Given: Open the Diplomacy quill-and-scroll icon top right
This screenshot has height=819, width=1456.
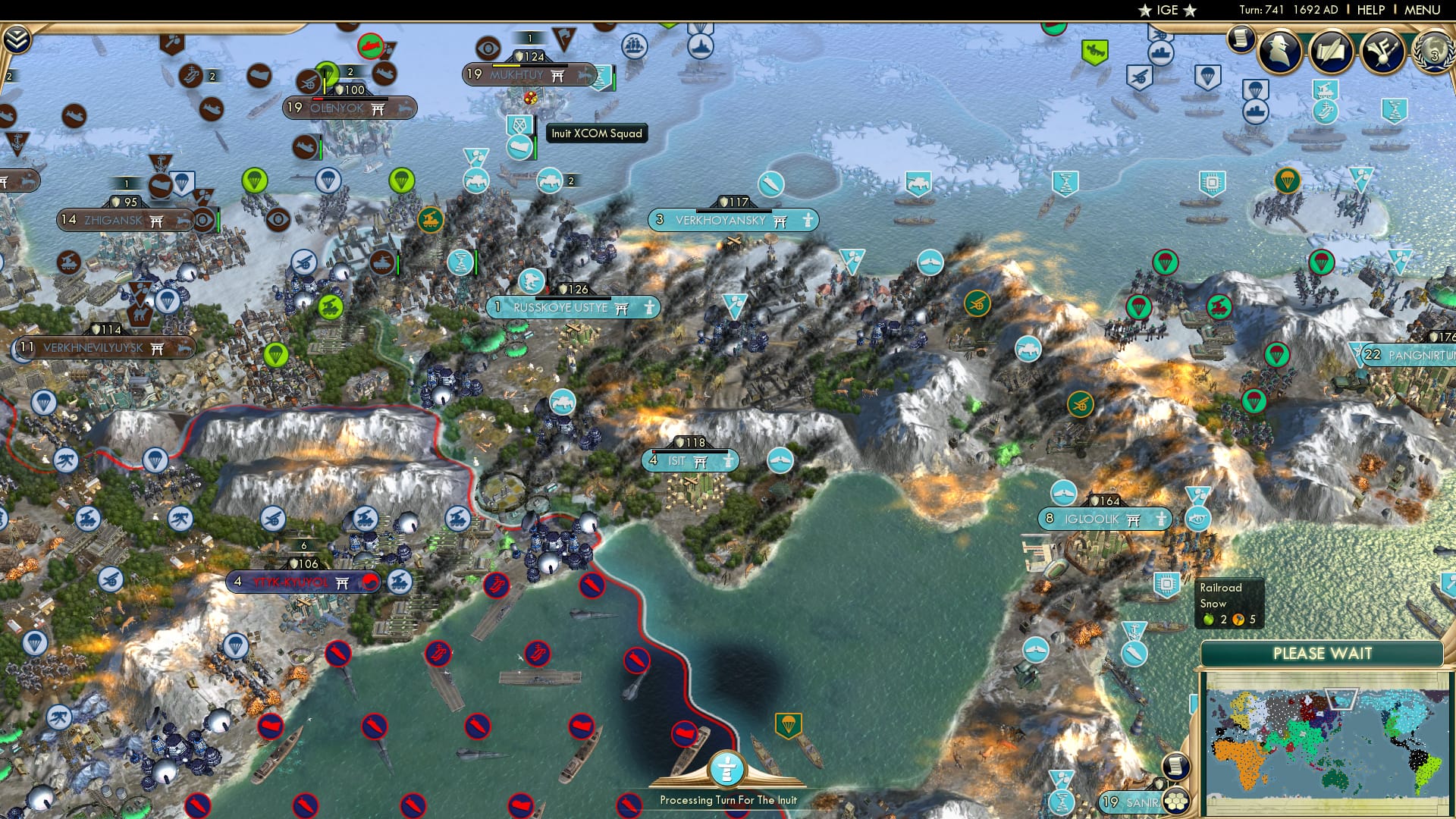Looking at the screenshot, I should (1332, 52).
